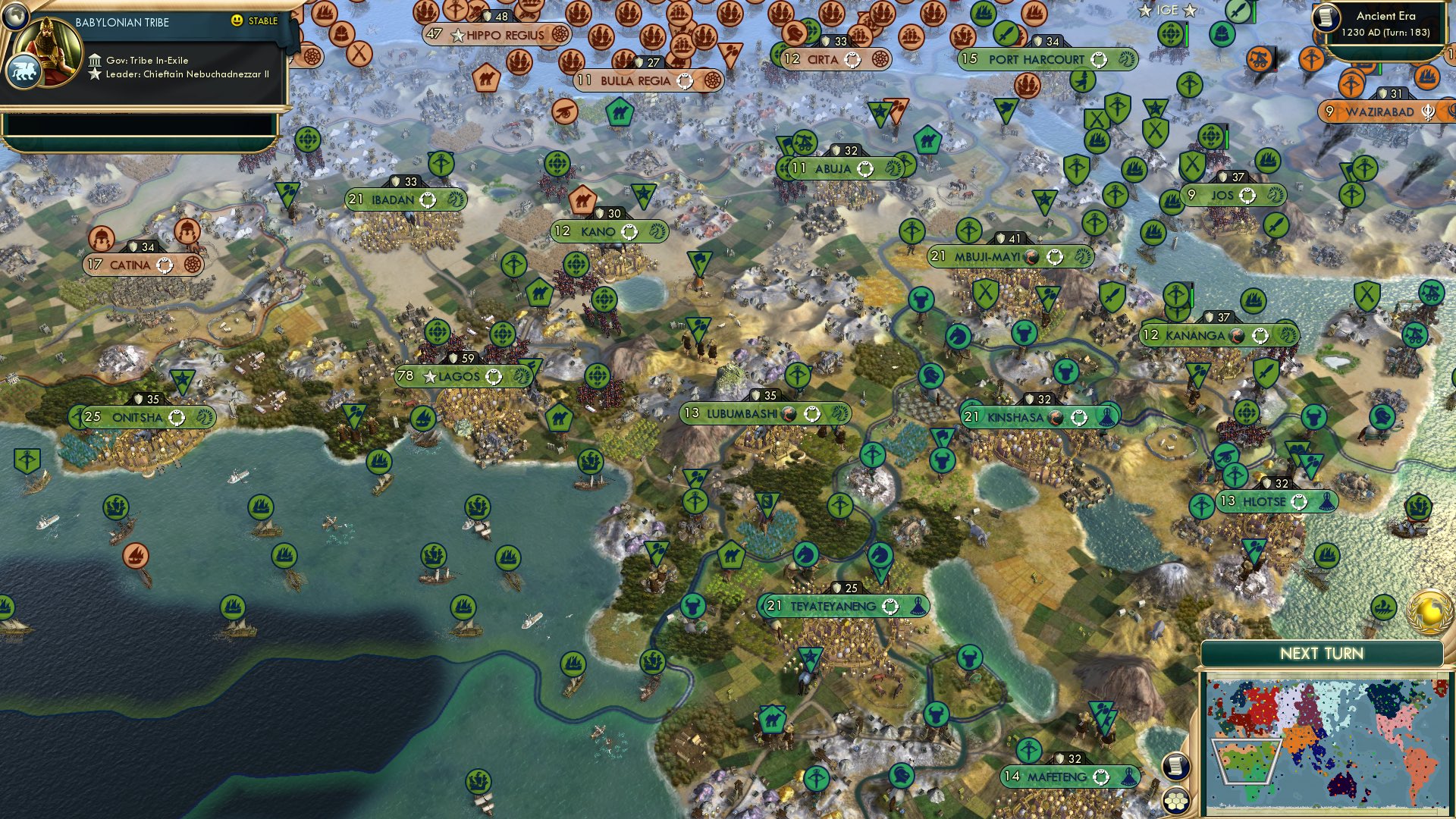This screenshot has height=819, width=1456.
Task: Select the green star unit flag near Onitsha
Action: click(x=182, y=379)
